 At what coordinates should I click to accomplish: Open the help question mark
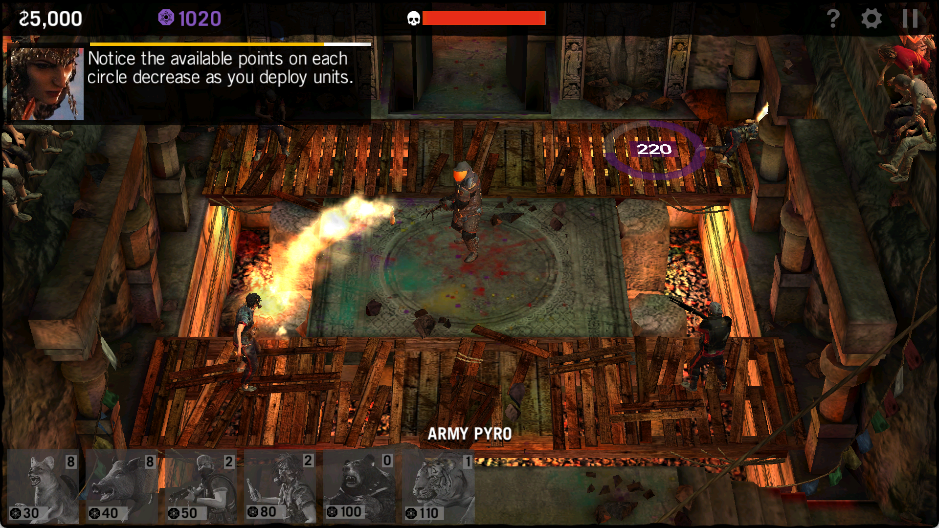pos(833,18)
